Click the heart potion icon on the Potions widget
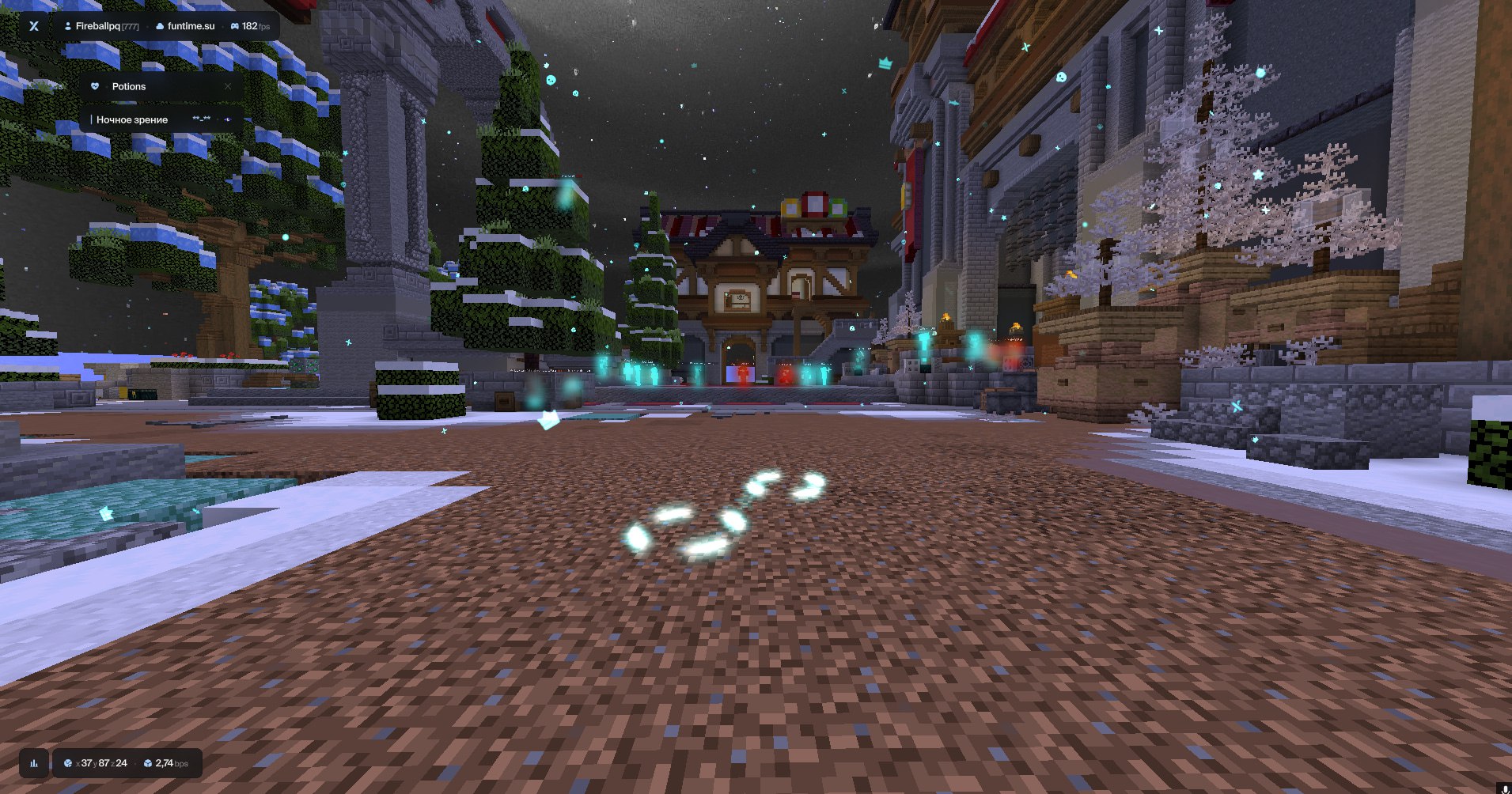 tap(94, 86)
